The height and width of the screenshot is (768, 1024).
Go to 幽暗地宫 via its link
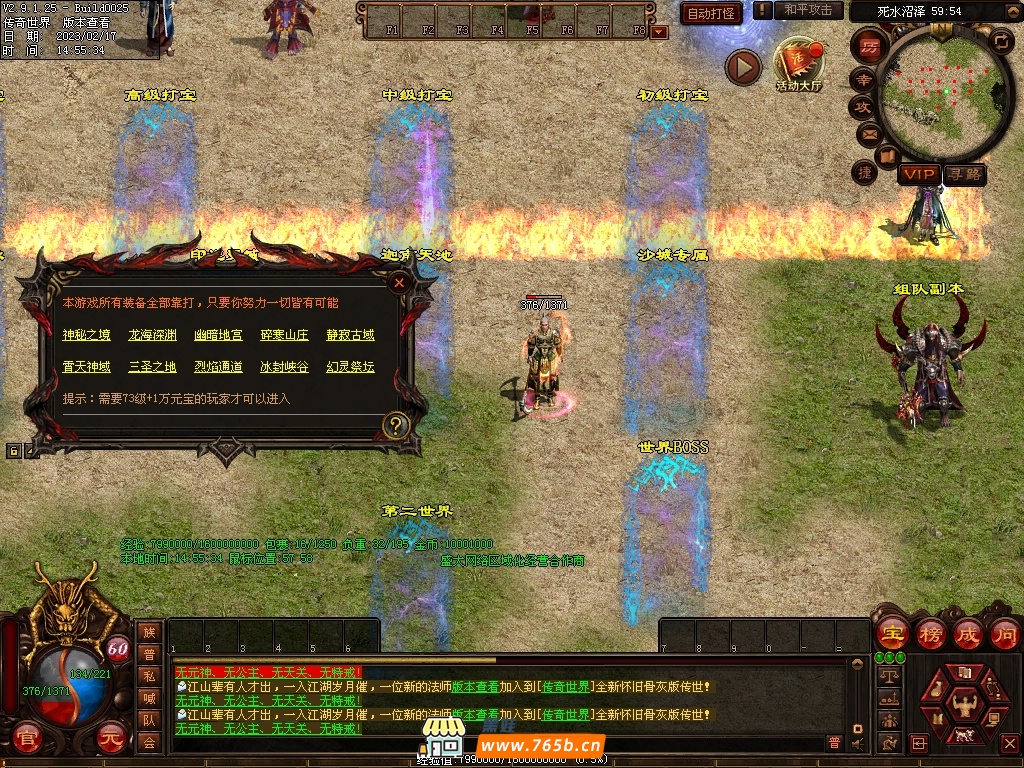tap(219, 335)
